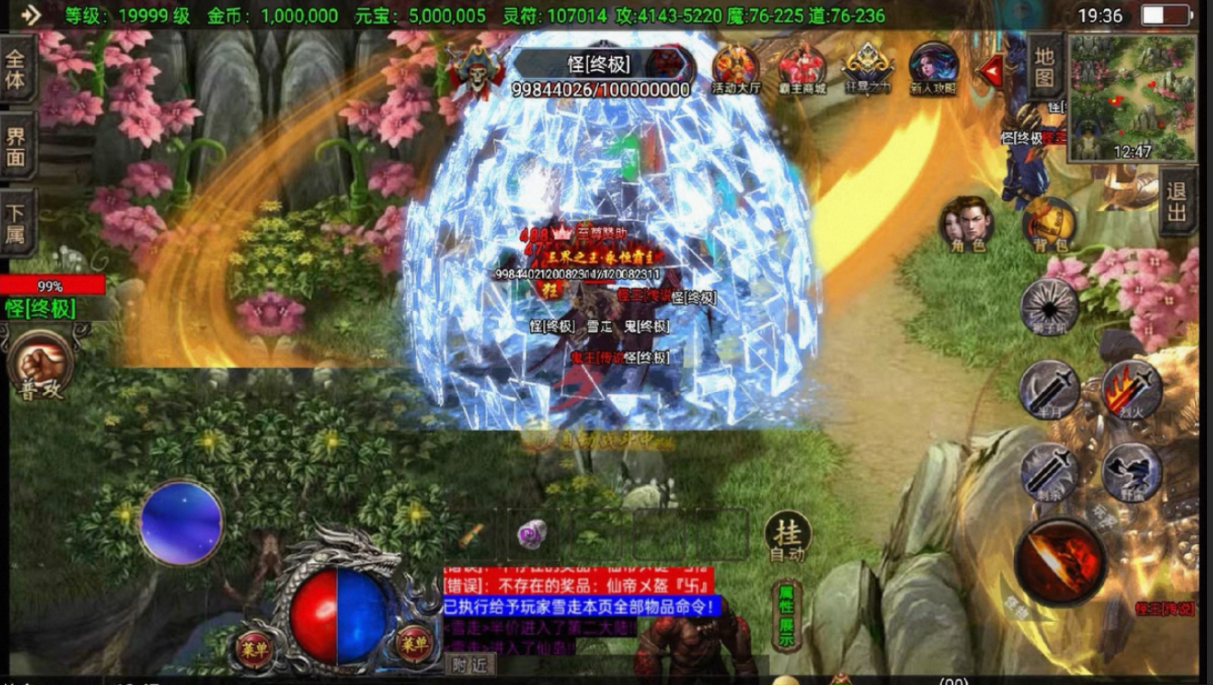Activate the 狮子吼 skill

click(x=1048, y=307)
